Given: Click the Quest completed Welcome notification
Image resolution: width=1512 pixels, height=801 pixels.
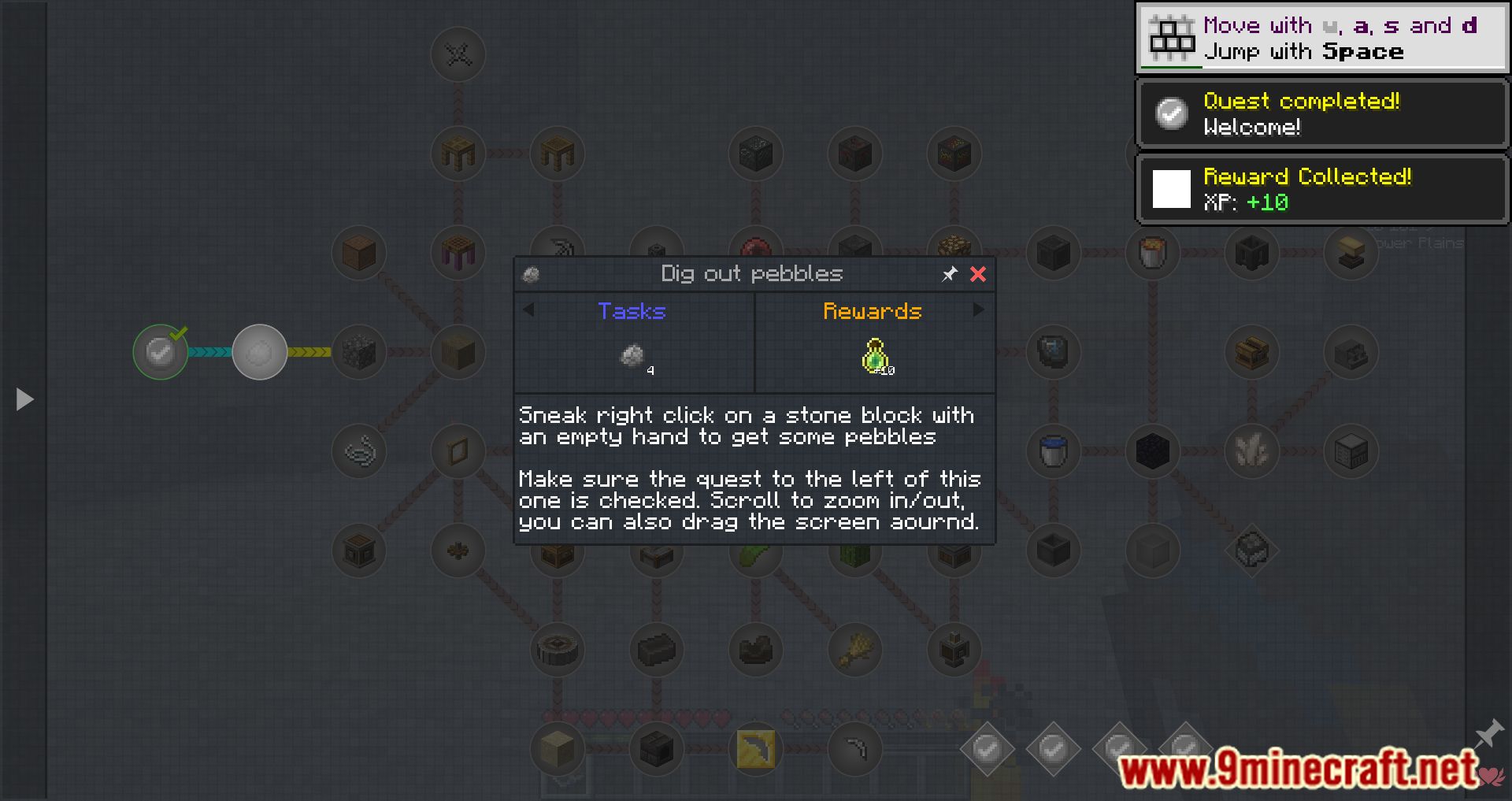Looking at the screenshot, I should [1321, 114].
